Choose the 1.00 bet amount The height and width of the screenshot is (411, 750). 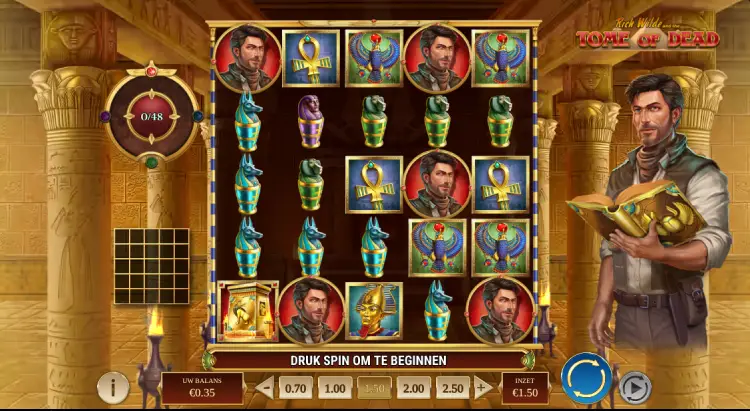click(335, 387)
